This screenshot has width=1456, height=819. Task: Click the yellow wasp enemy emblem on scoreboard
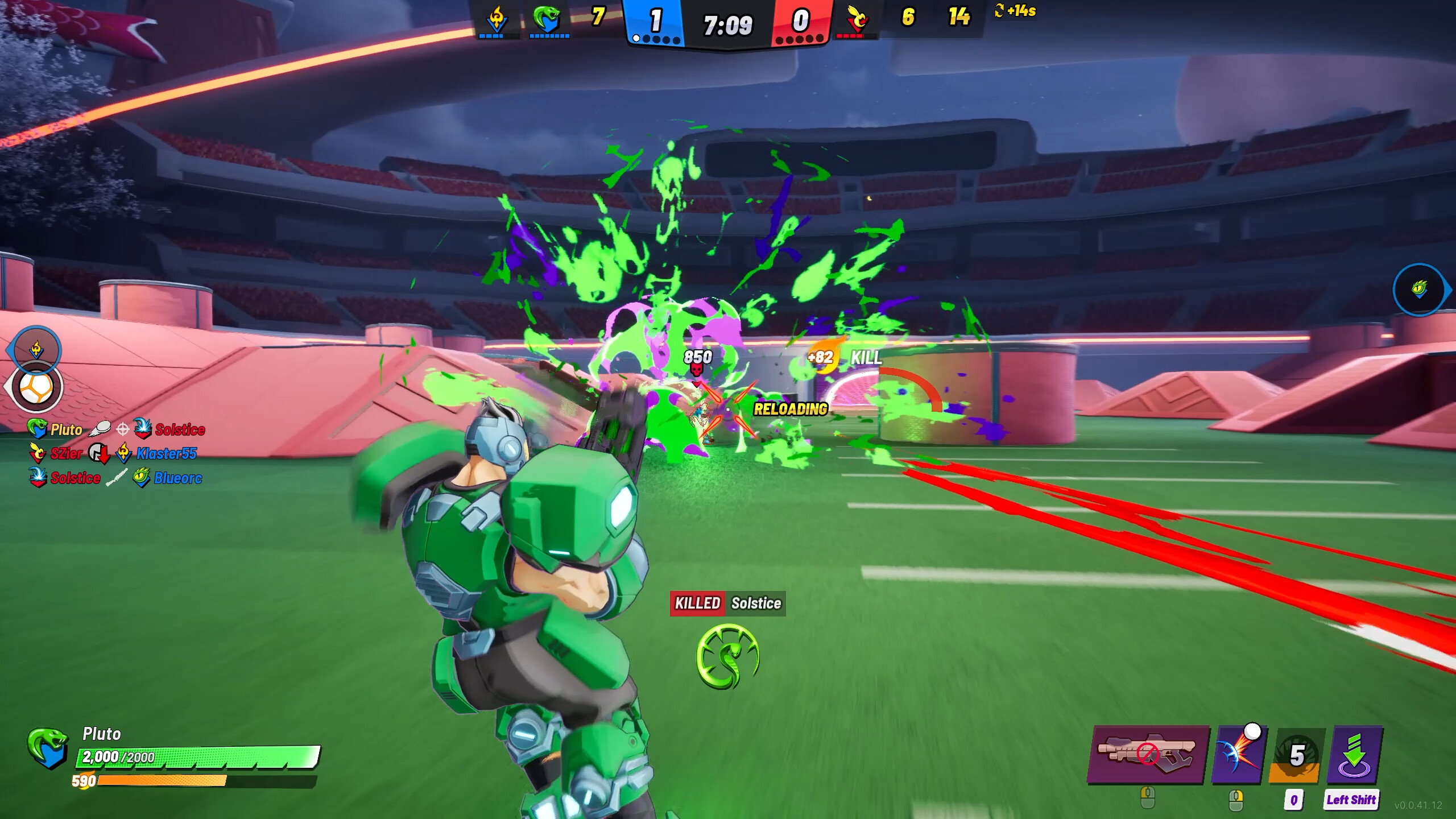coord(857,18)
